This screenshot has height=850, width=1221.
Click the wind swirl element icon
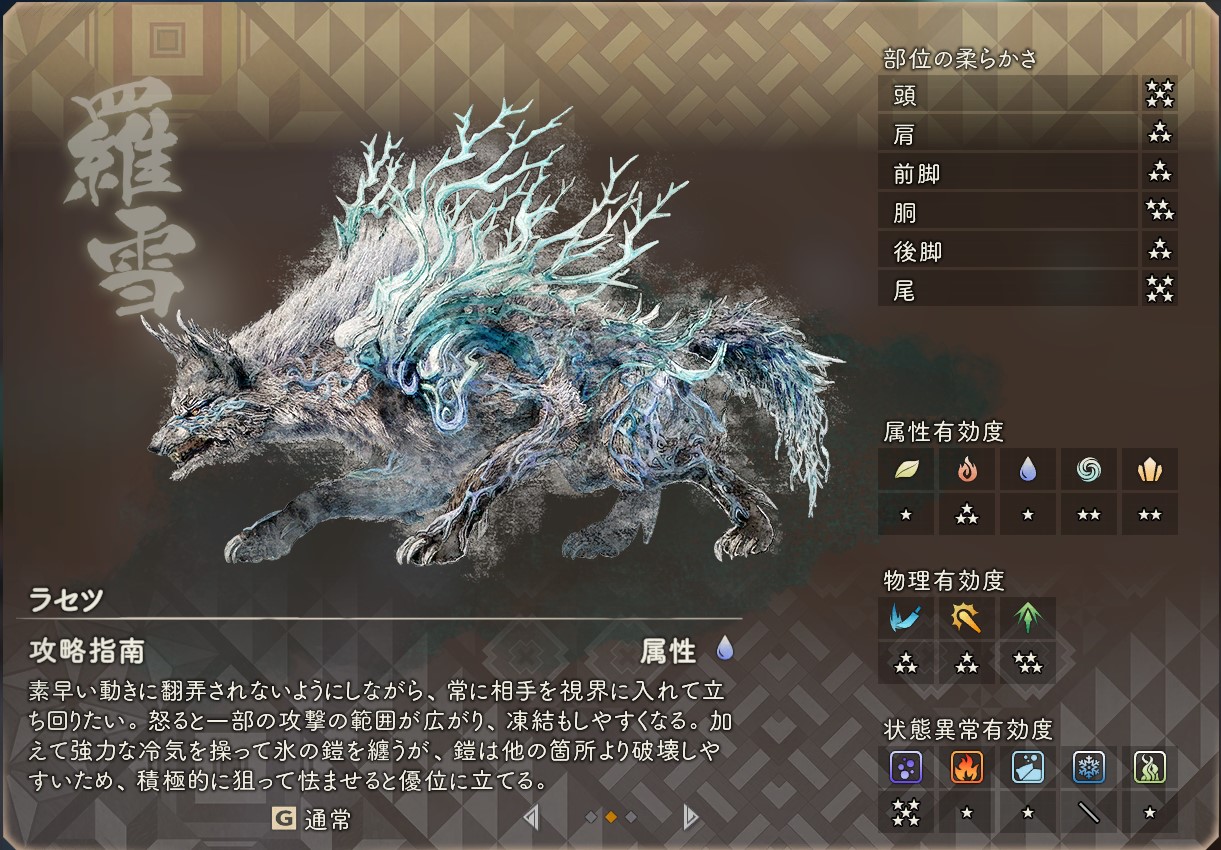[x=1089, y=469]
